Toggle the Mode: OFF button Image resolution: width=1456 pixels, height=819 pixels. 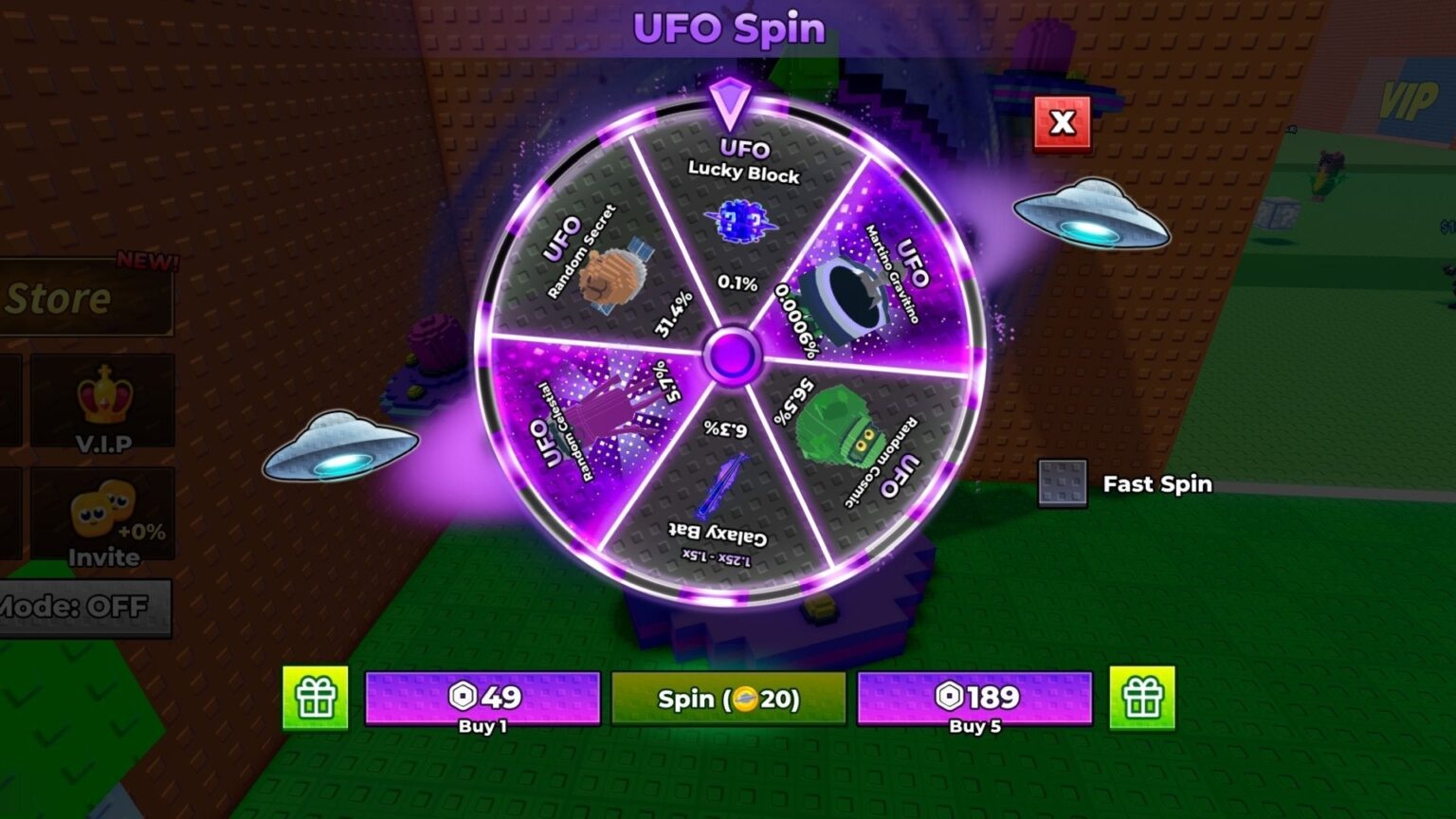click(x=83, y=607)
